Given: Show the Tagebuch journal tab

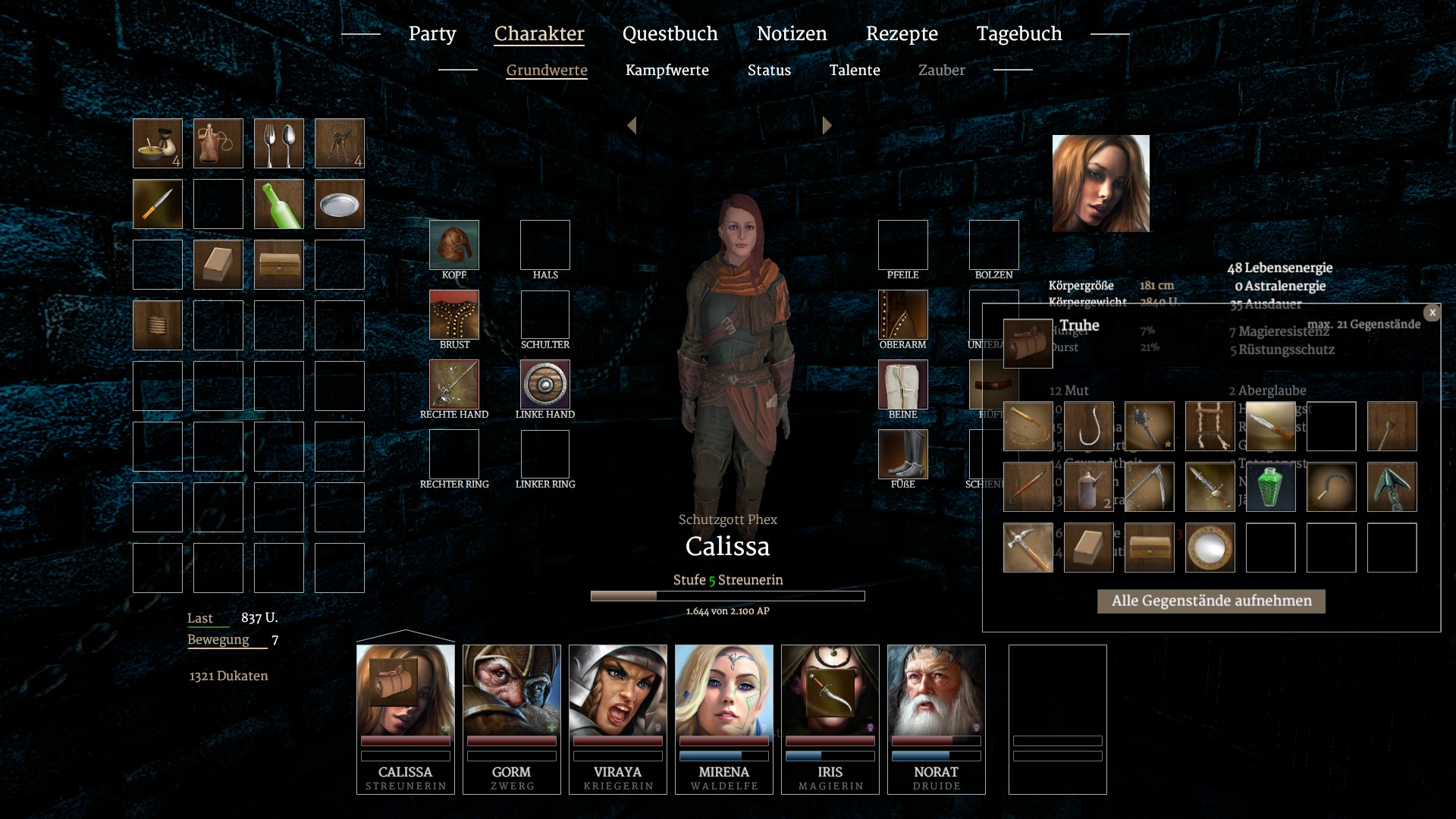Looking at the screenshot, I should tap(1018, 34).
